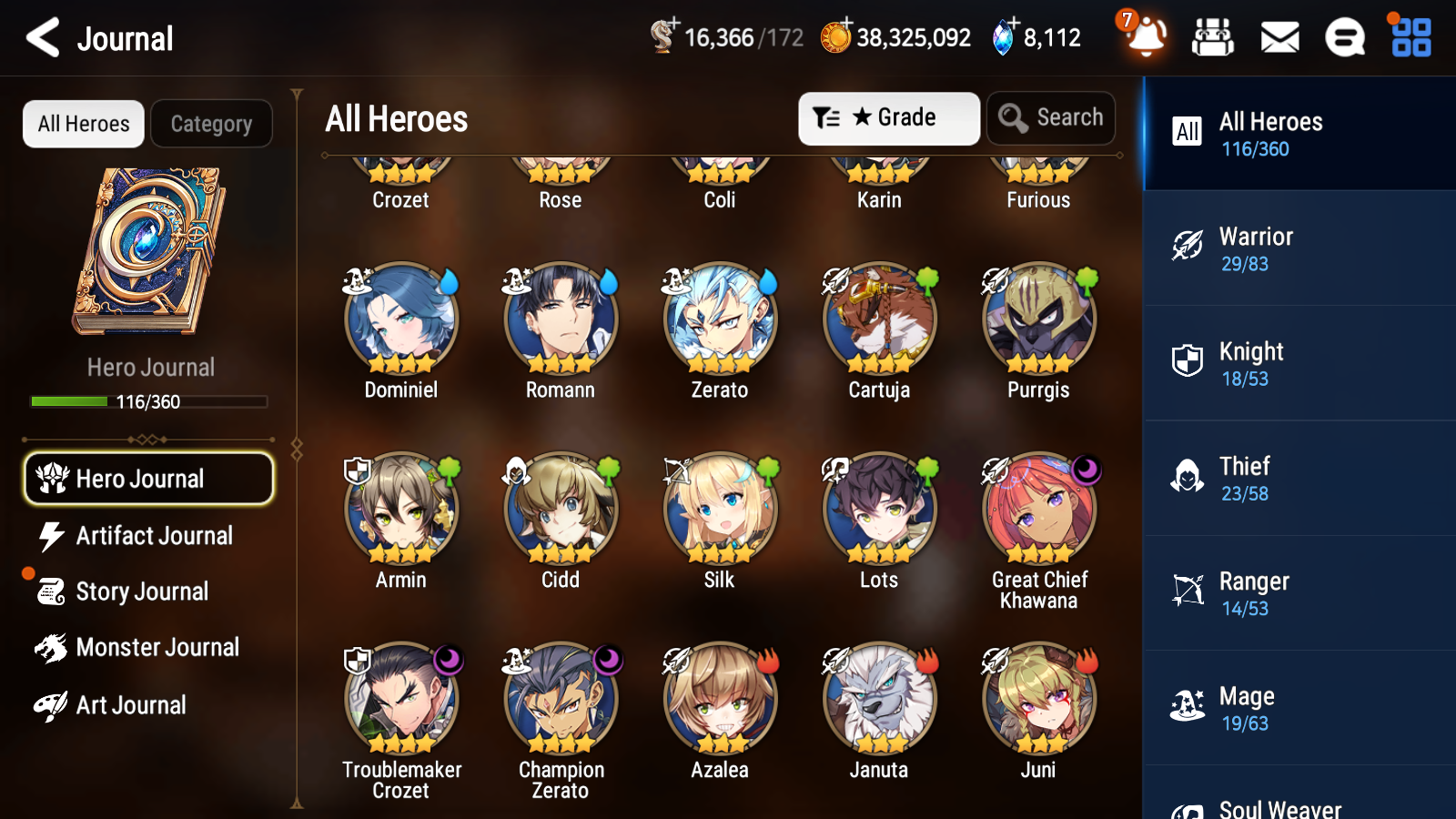Go back using the Journal back arrow
Viewport: 1456px width, 819px height.
click(40, 37)
